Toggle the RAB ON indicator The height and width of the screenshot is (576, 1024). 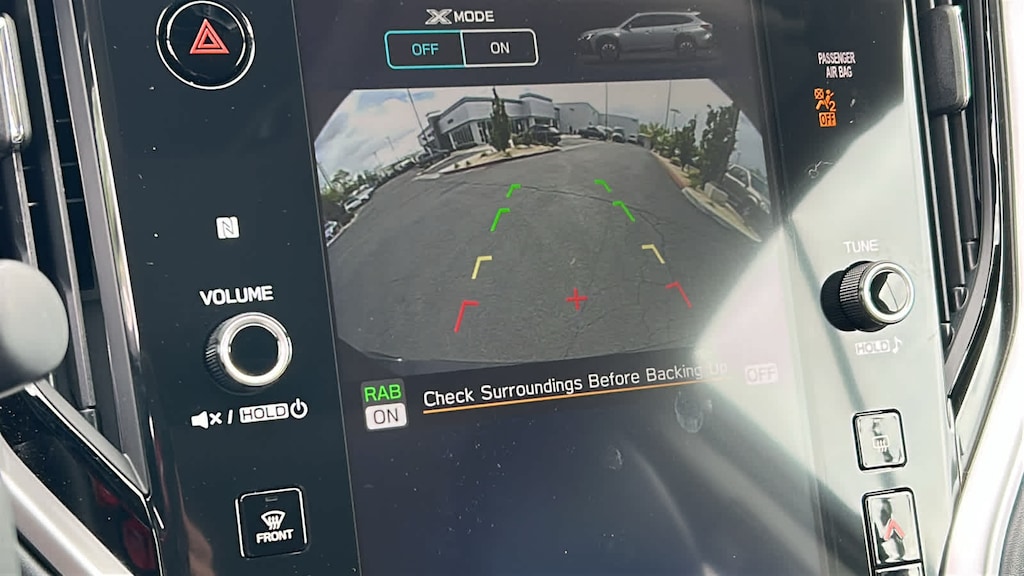[x=385, y=405]
